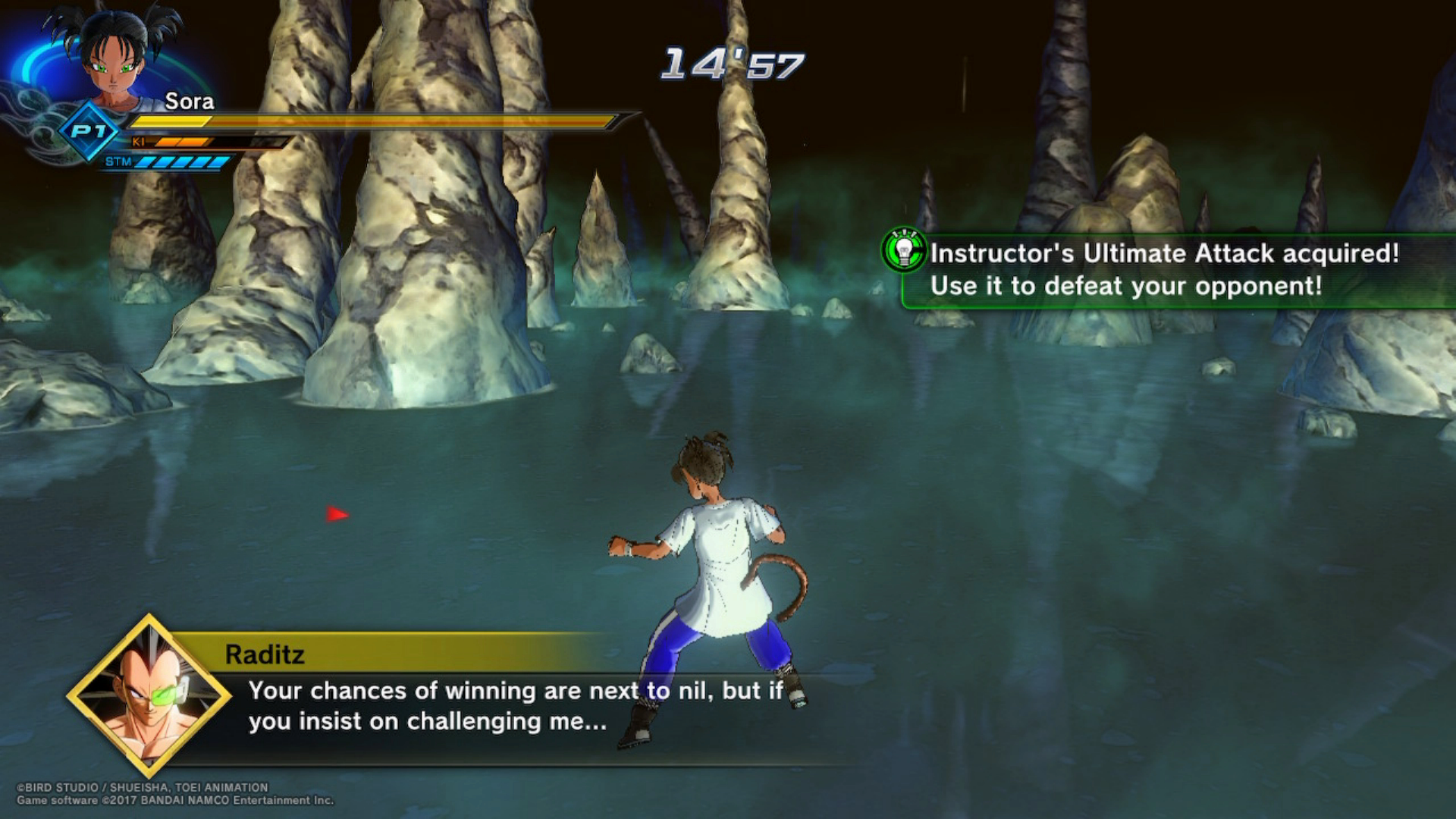Click the red enemy direction arrow

337,514
